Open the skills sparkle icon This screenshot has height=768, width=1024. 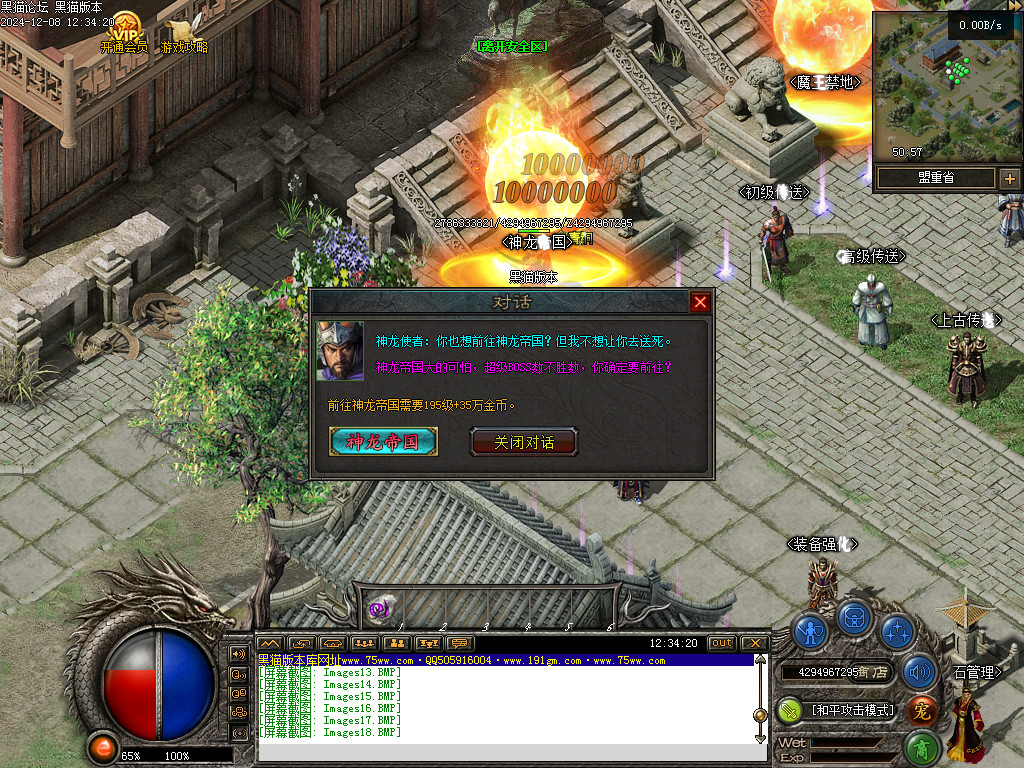click(898, 632)
